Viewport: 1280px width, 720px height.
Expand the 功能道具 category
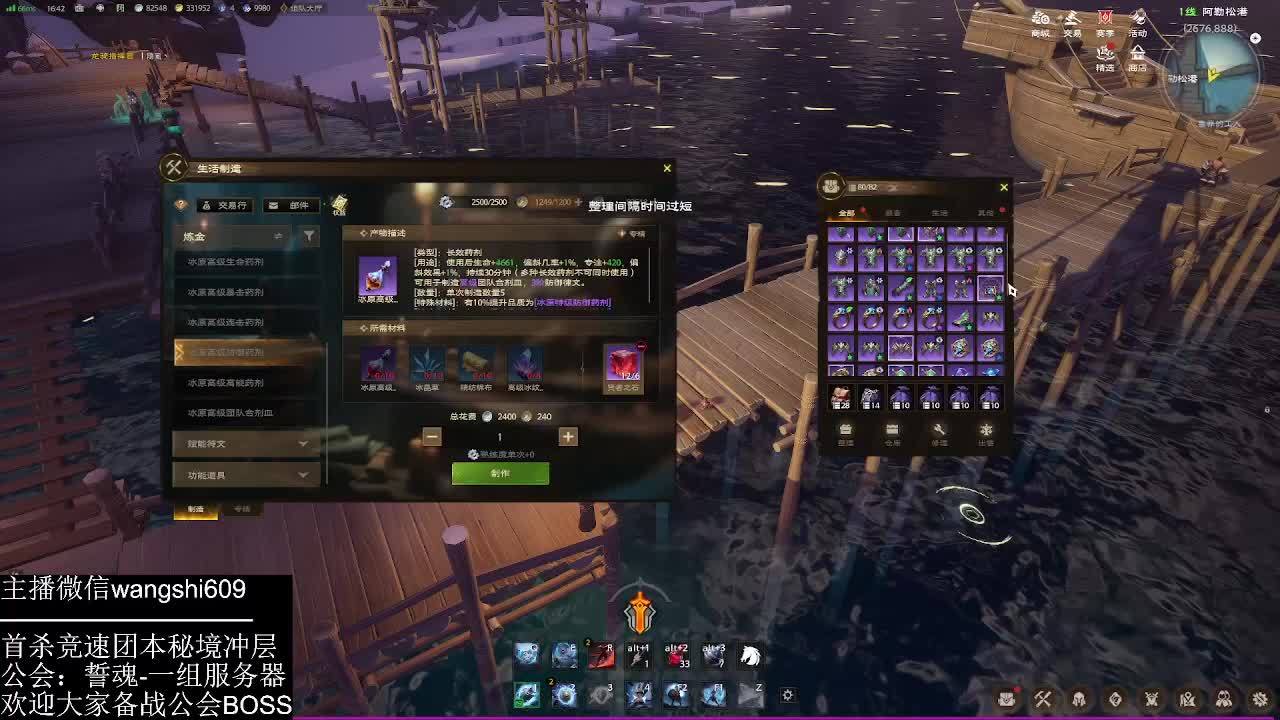tap(246, 475)
